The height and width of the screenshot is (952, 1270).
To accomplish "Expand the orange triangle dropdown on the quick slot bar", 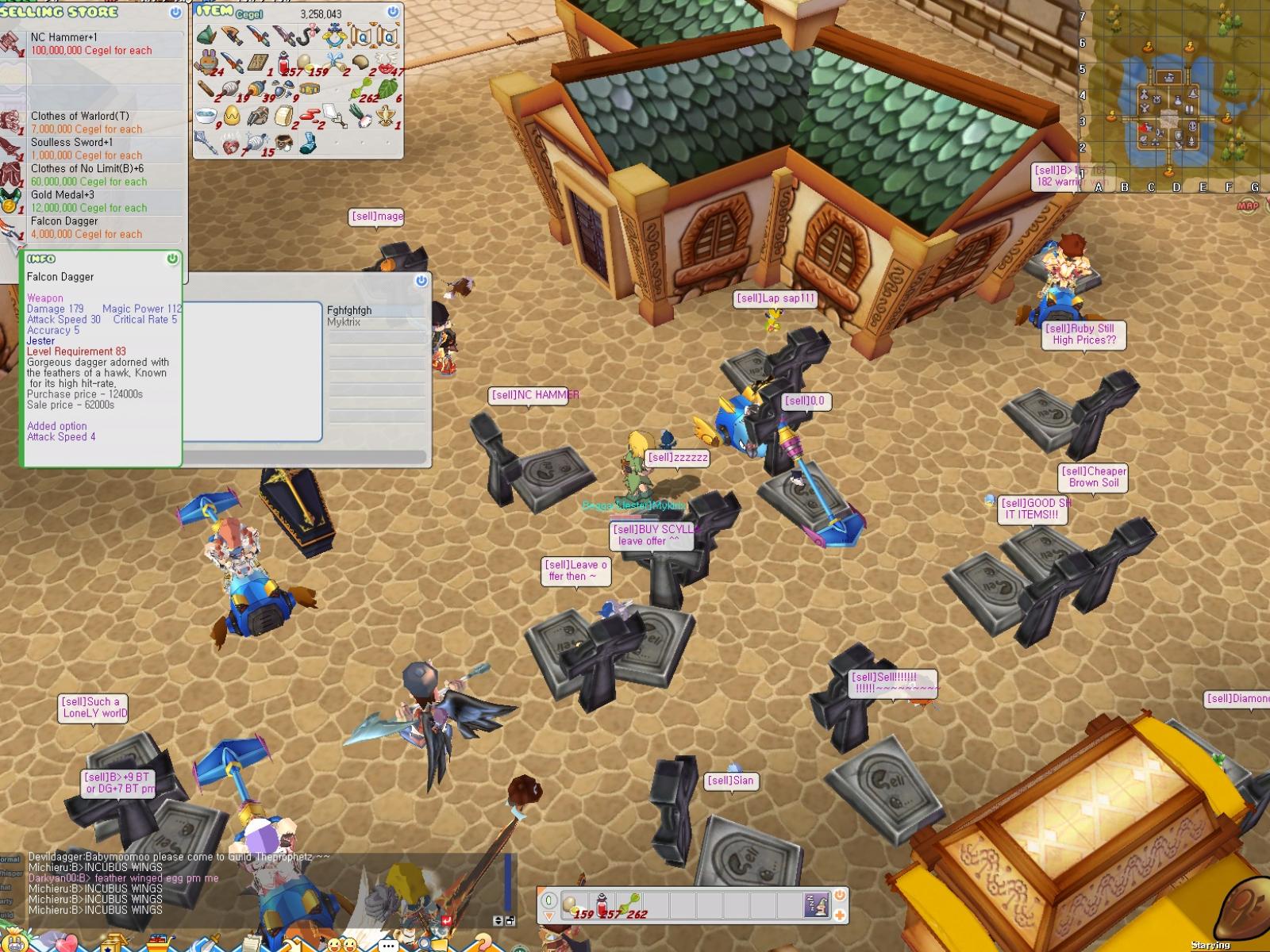I will [548, 916].
